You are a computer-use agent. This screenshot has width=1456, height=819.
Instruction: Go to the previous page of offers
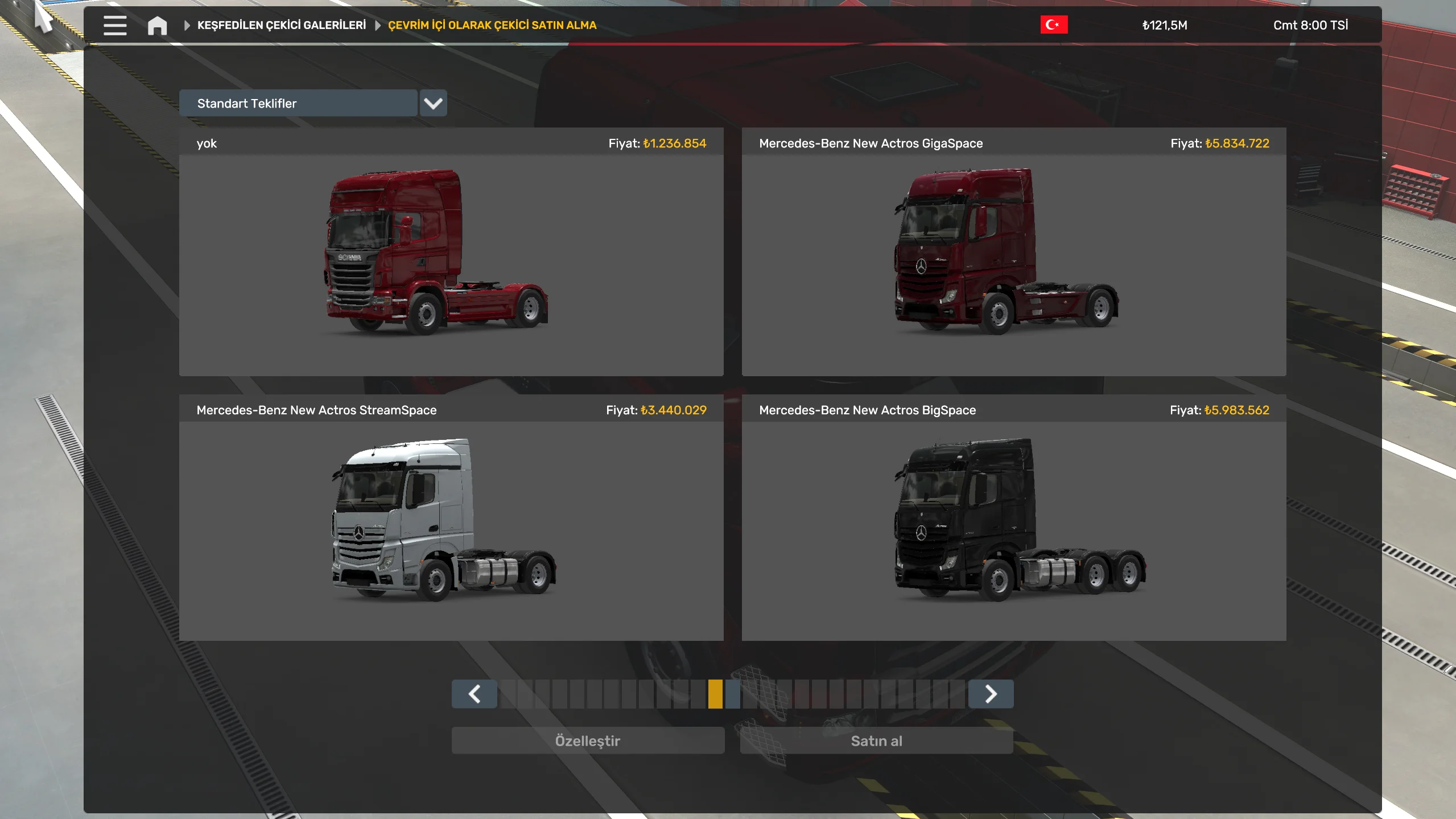[x=474, y=694]
